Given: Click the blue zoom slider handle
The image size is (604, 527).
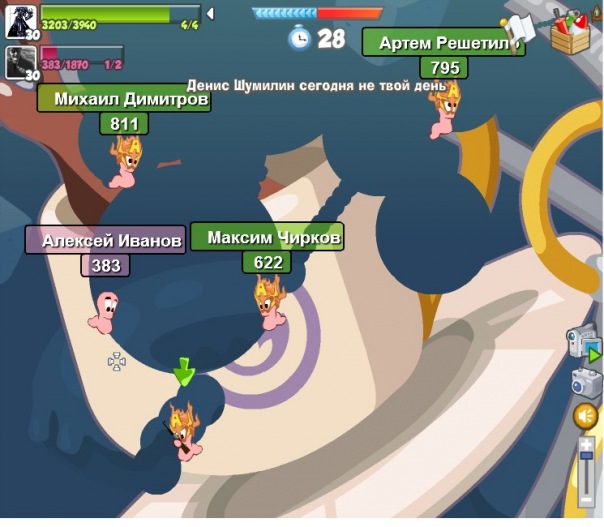Looking at the screenshot, I should (587, 458).
